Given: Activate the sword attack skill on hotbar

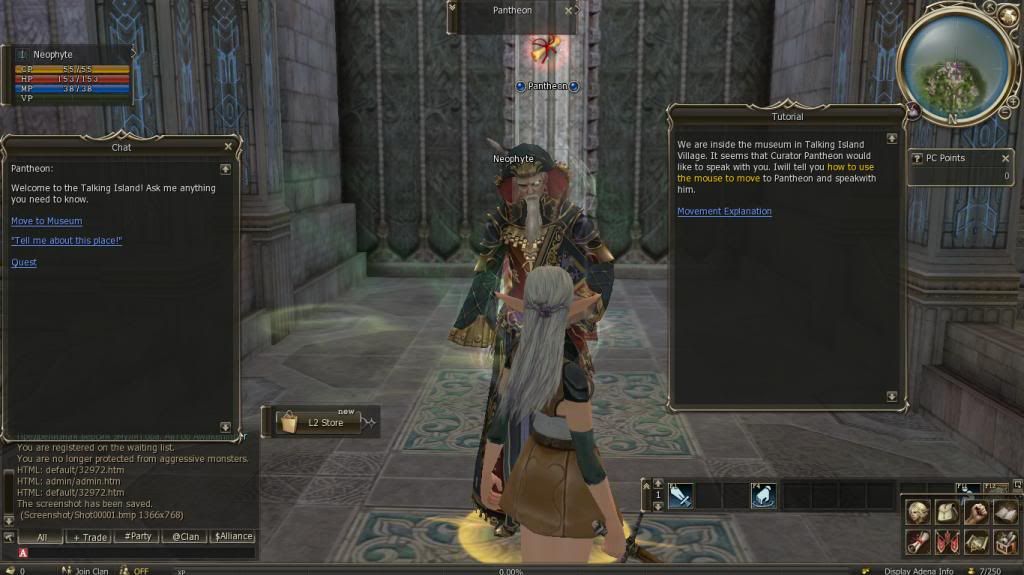Looking at the screenshot, I should pos(681,495).
